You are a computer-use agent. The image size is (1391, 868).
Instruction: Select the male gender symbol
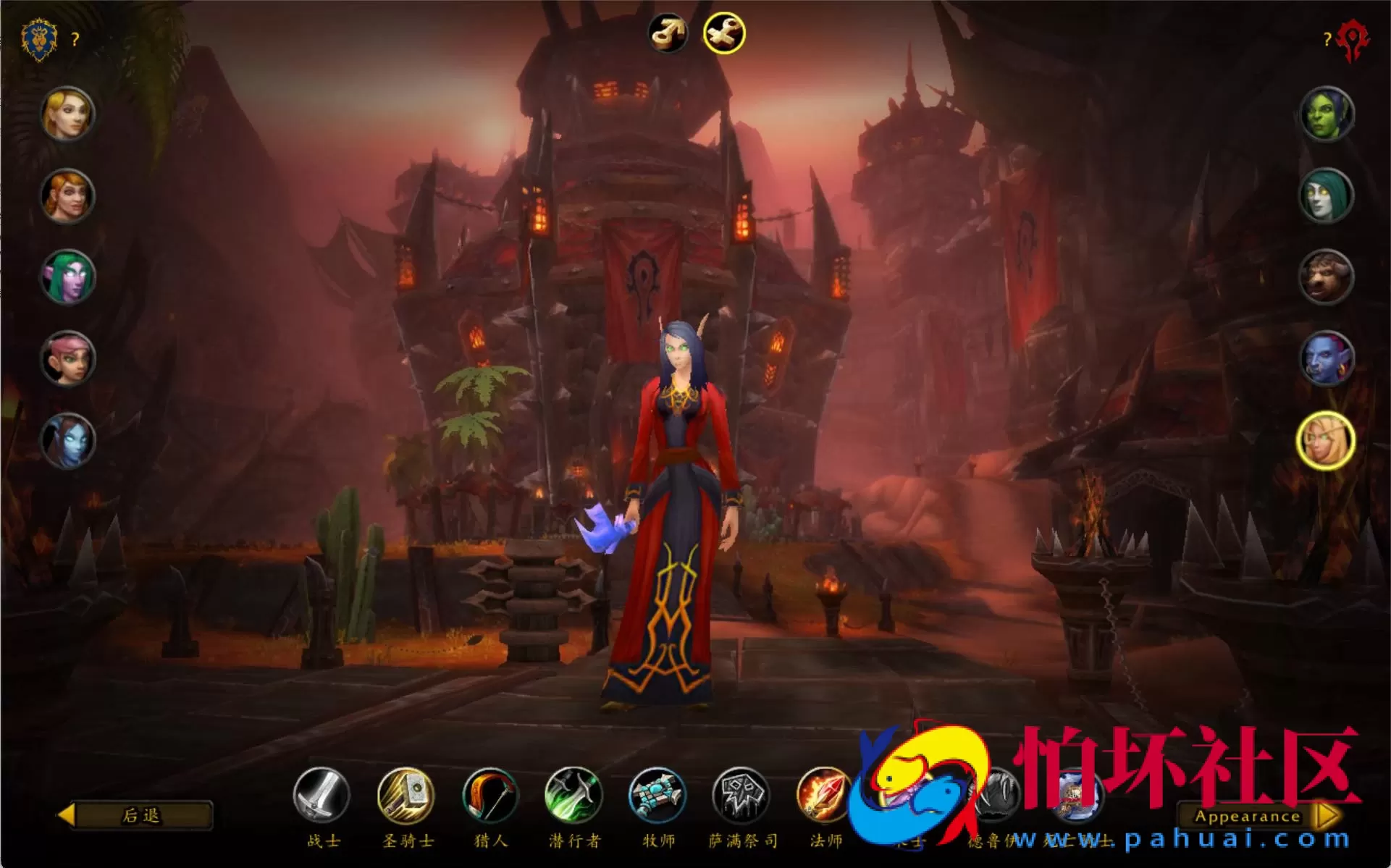668,33
